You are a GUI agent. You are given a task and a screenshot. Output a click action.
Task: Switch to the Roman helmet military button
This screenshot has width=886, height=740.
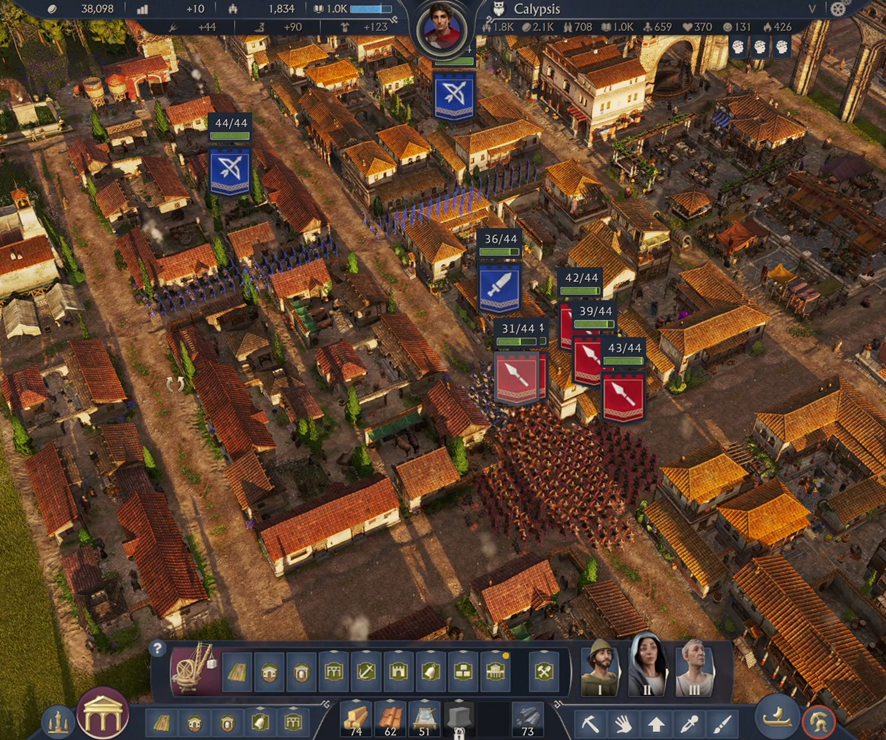(x=819, y=720)
